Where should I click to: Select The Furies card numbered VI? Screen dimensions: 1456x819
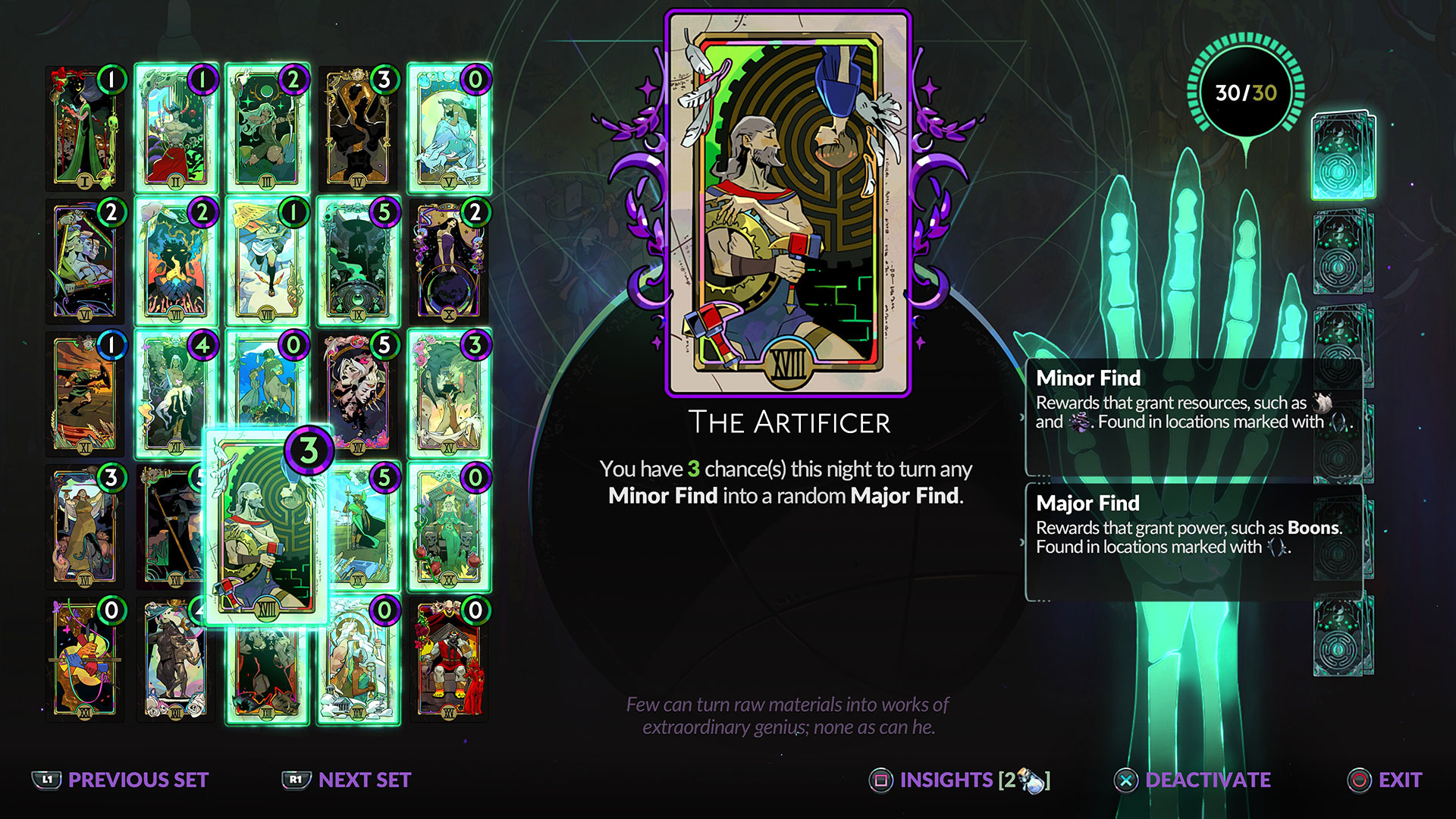click(x=85, y=262)
